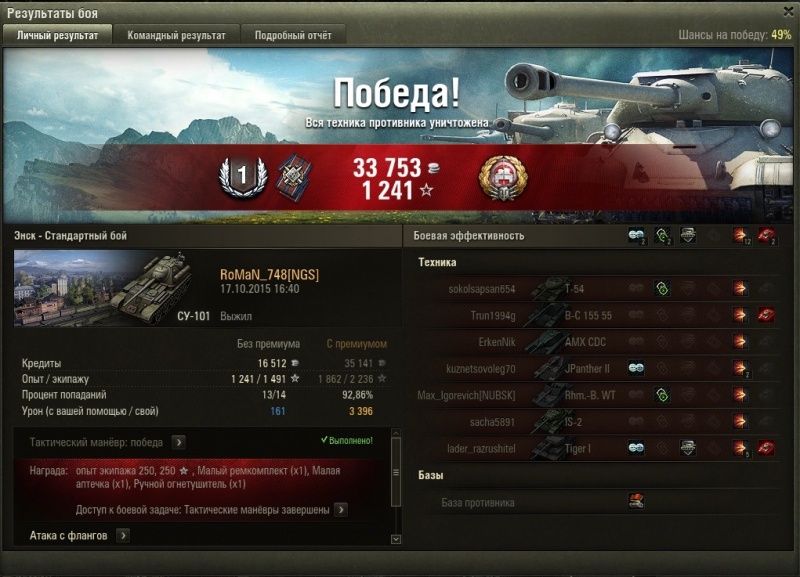Select the Личный результат tab

[x=58, y=35]
